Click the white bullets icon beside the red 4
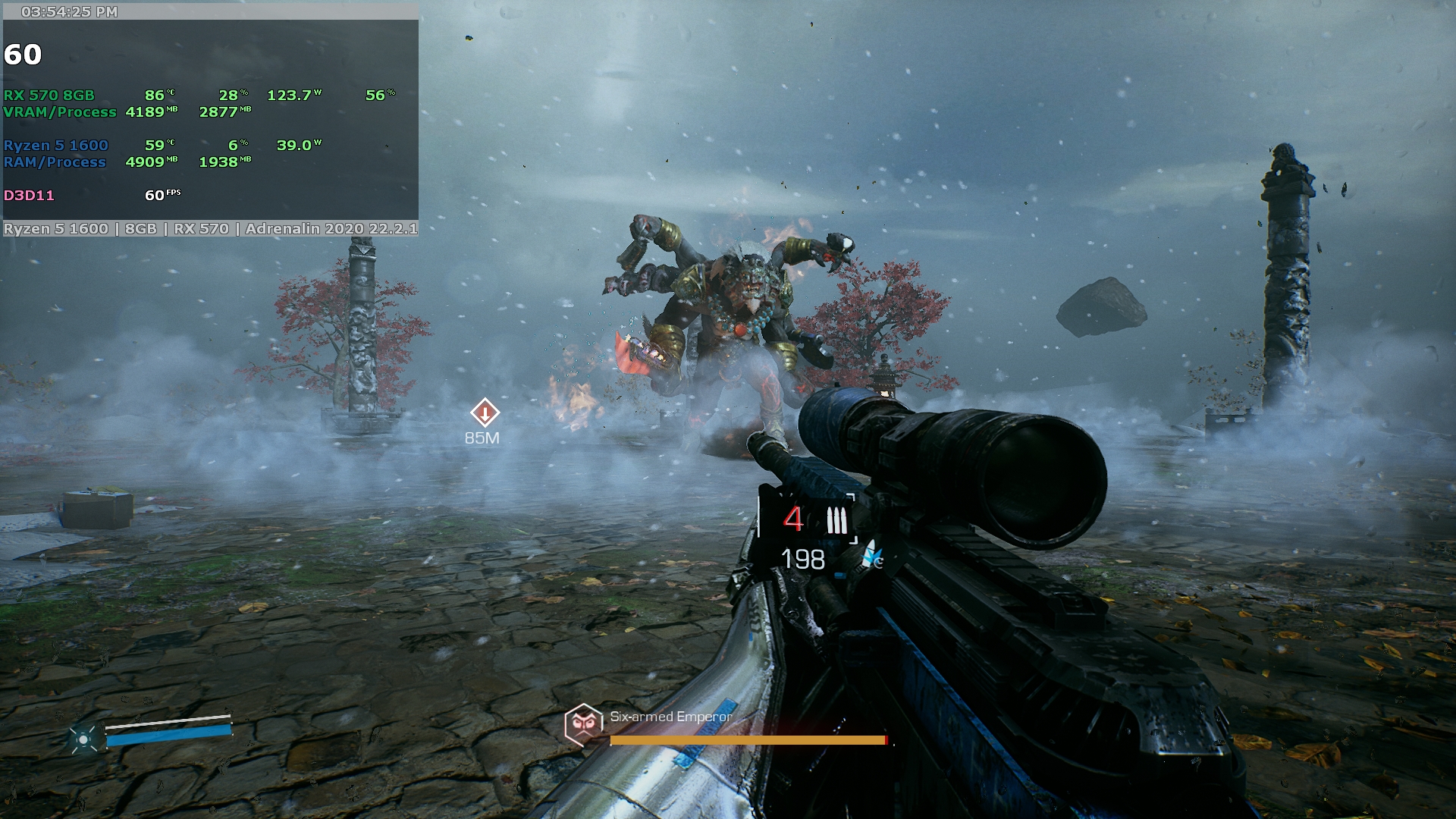1456x819 pixels. point(836,521)
